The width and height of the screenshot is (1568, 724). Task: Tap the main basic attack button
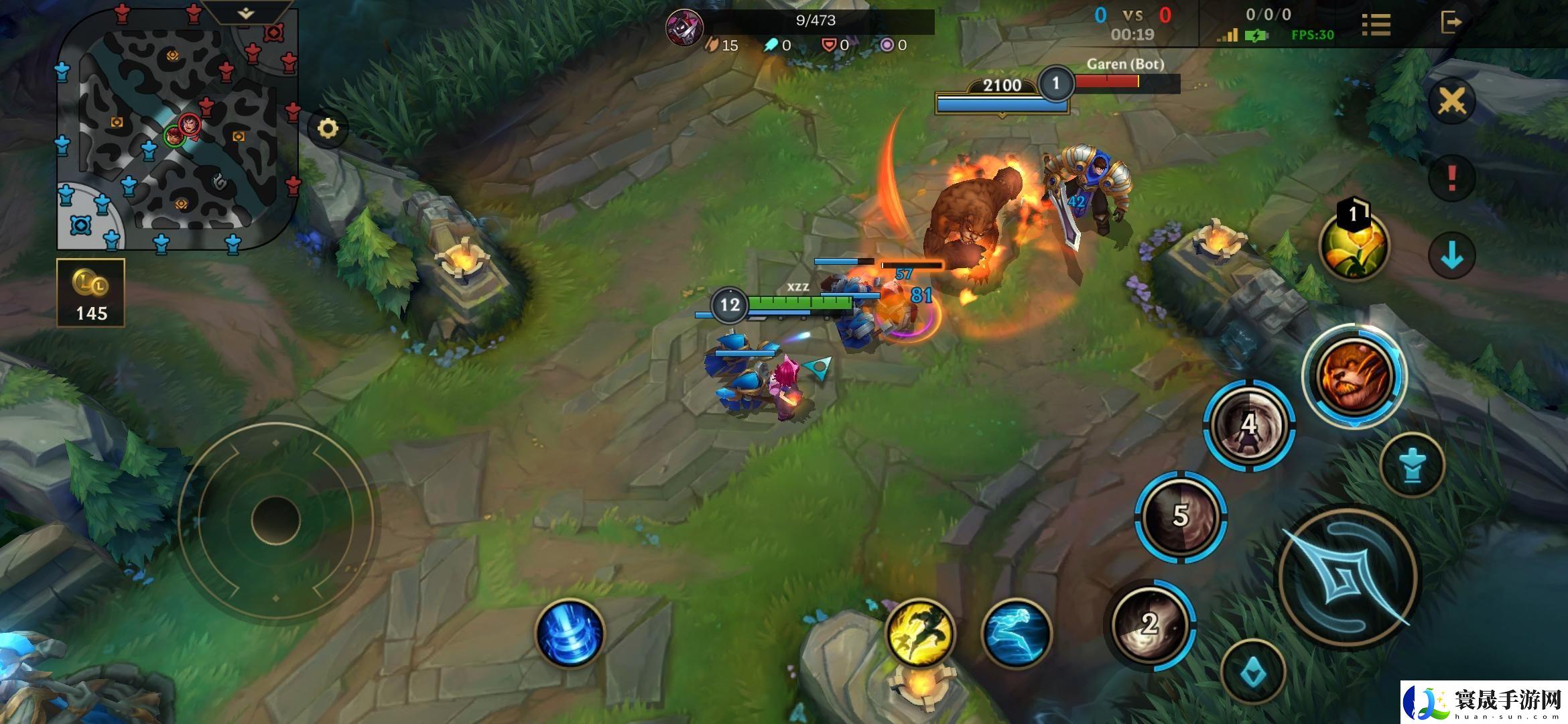click(1348, 578)
